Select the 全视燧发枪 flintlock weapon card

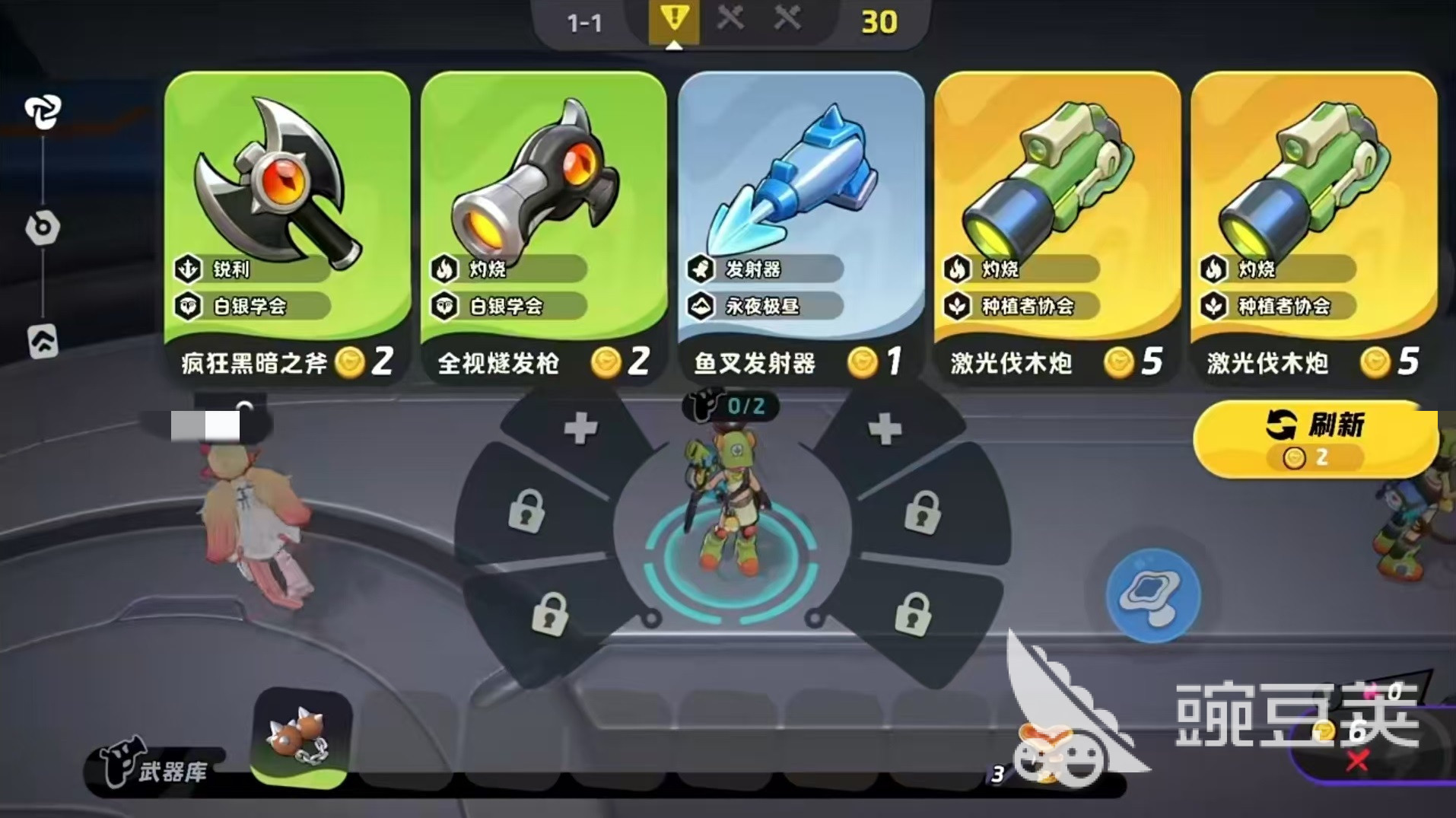pos(542,221)
